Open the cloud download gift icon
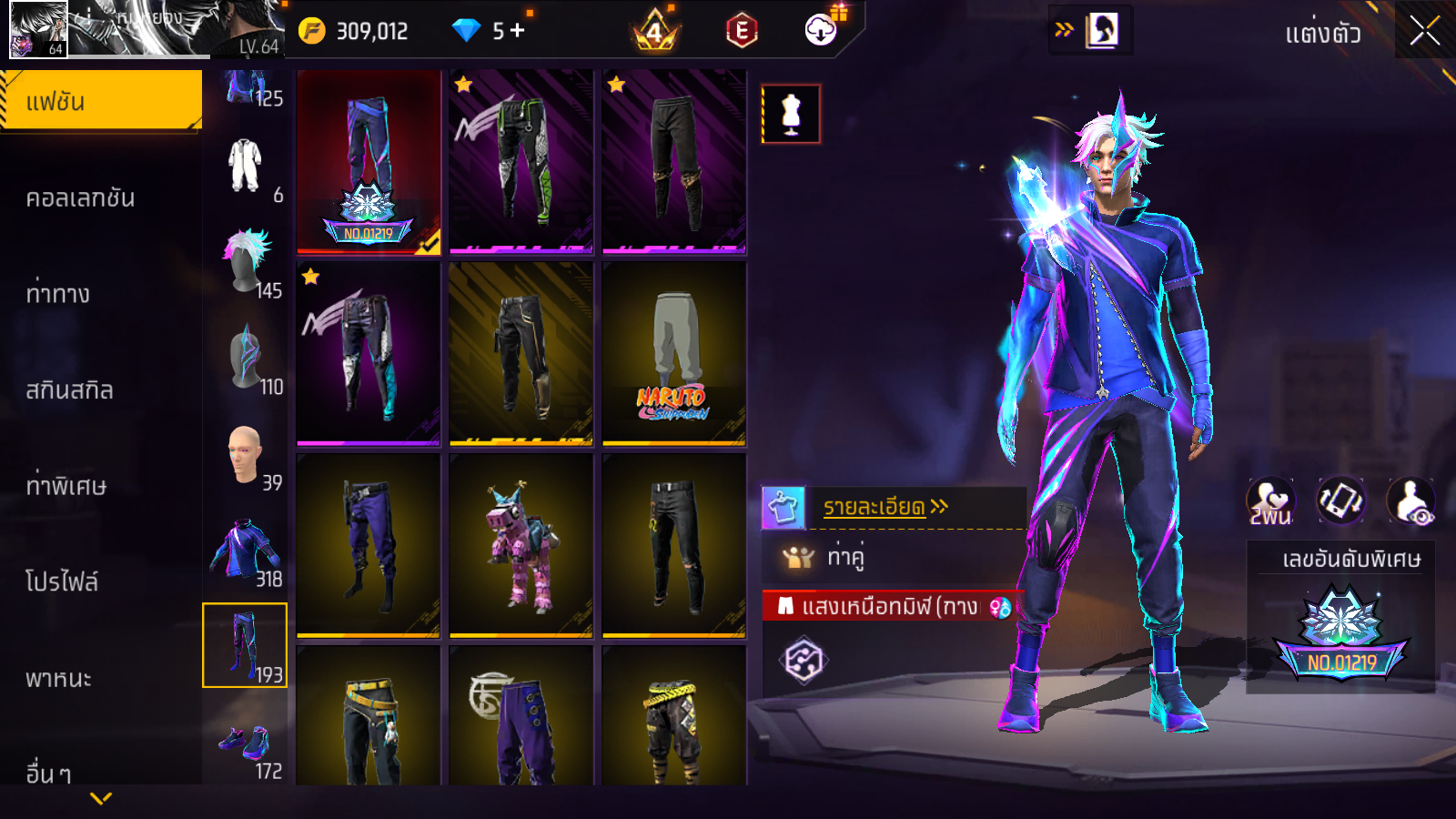Viewport: 1456px width, 819px height. 821,30
